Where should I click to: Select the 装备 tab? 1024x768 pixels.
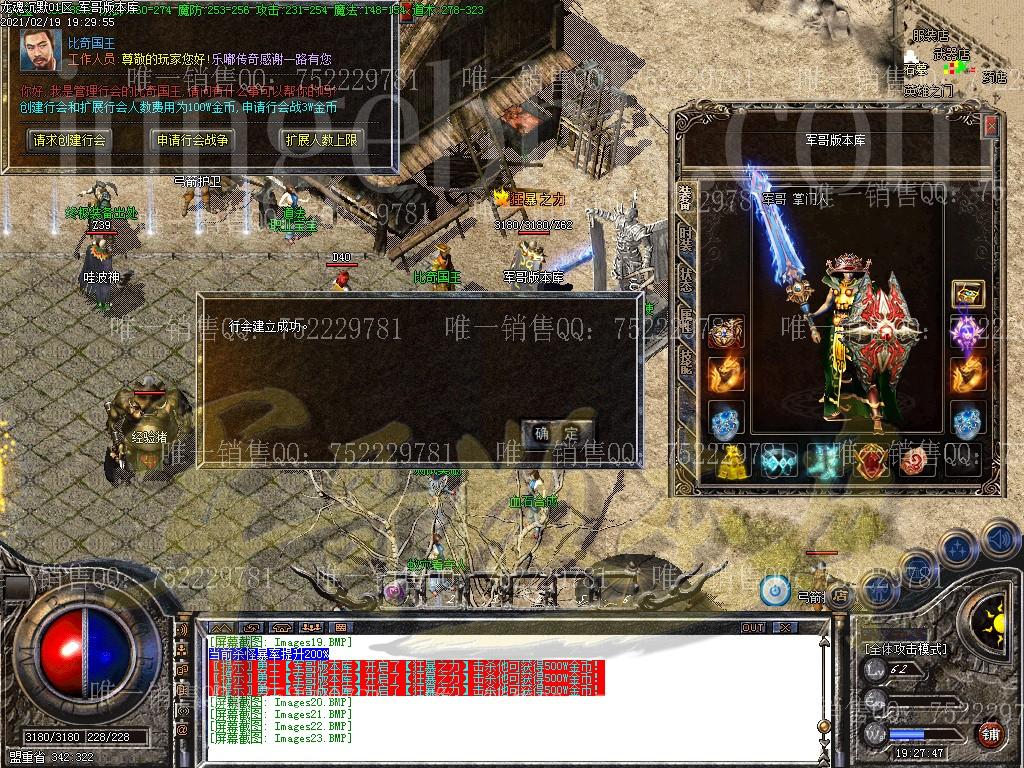[685, 198]
